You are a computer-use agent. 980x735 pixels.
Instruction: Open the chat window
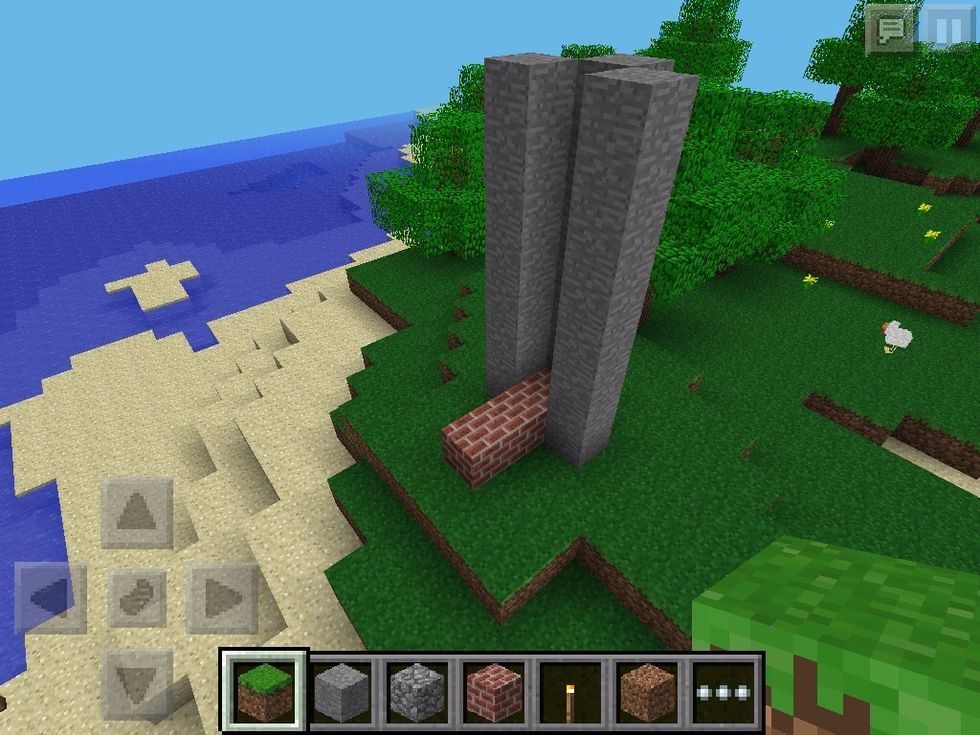[x=889, y=30]
